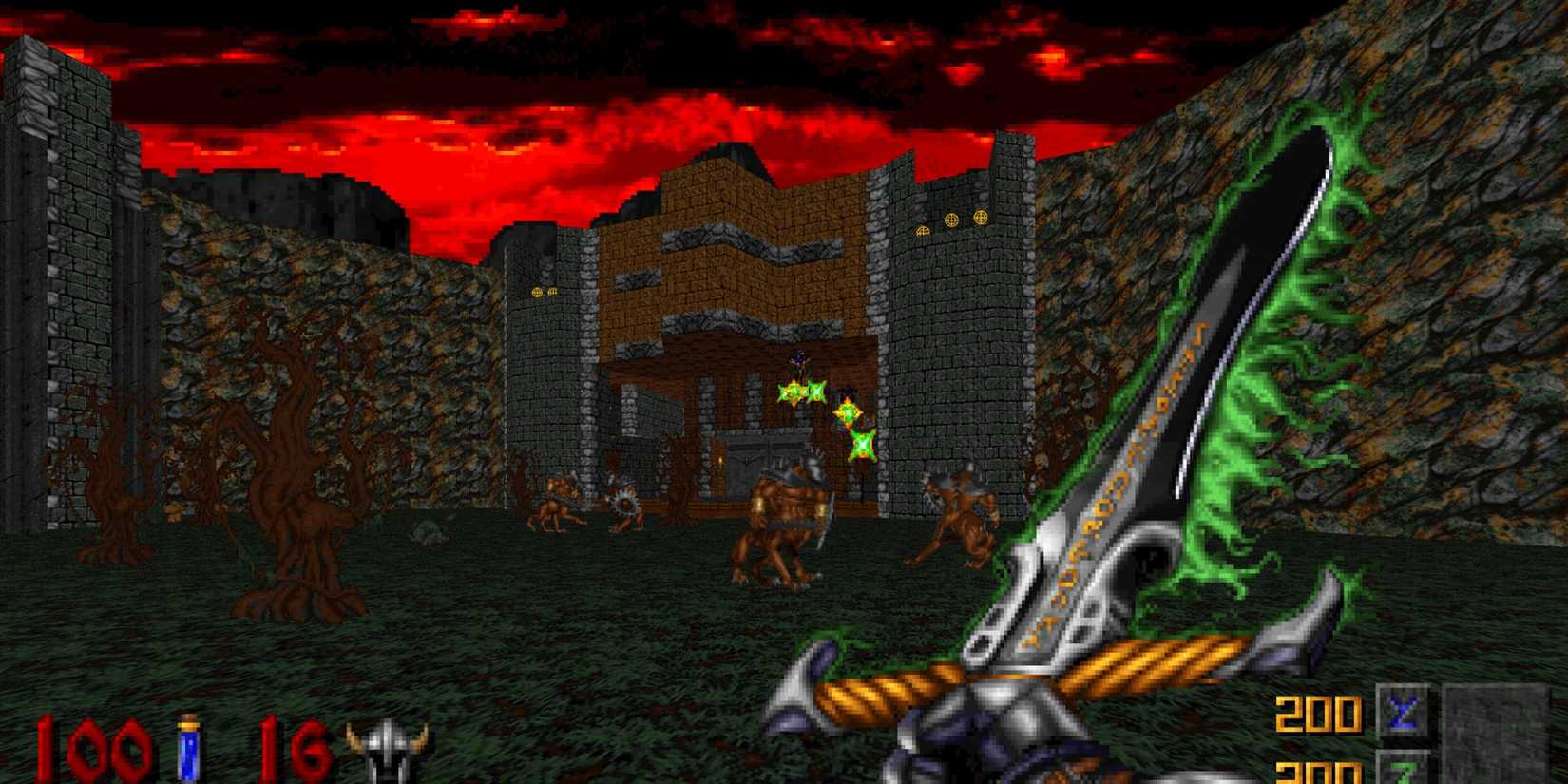
Task: Click the yellow lit windows on the left tower
Action: pyautogui.click(x=545, y=292)
